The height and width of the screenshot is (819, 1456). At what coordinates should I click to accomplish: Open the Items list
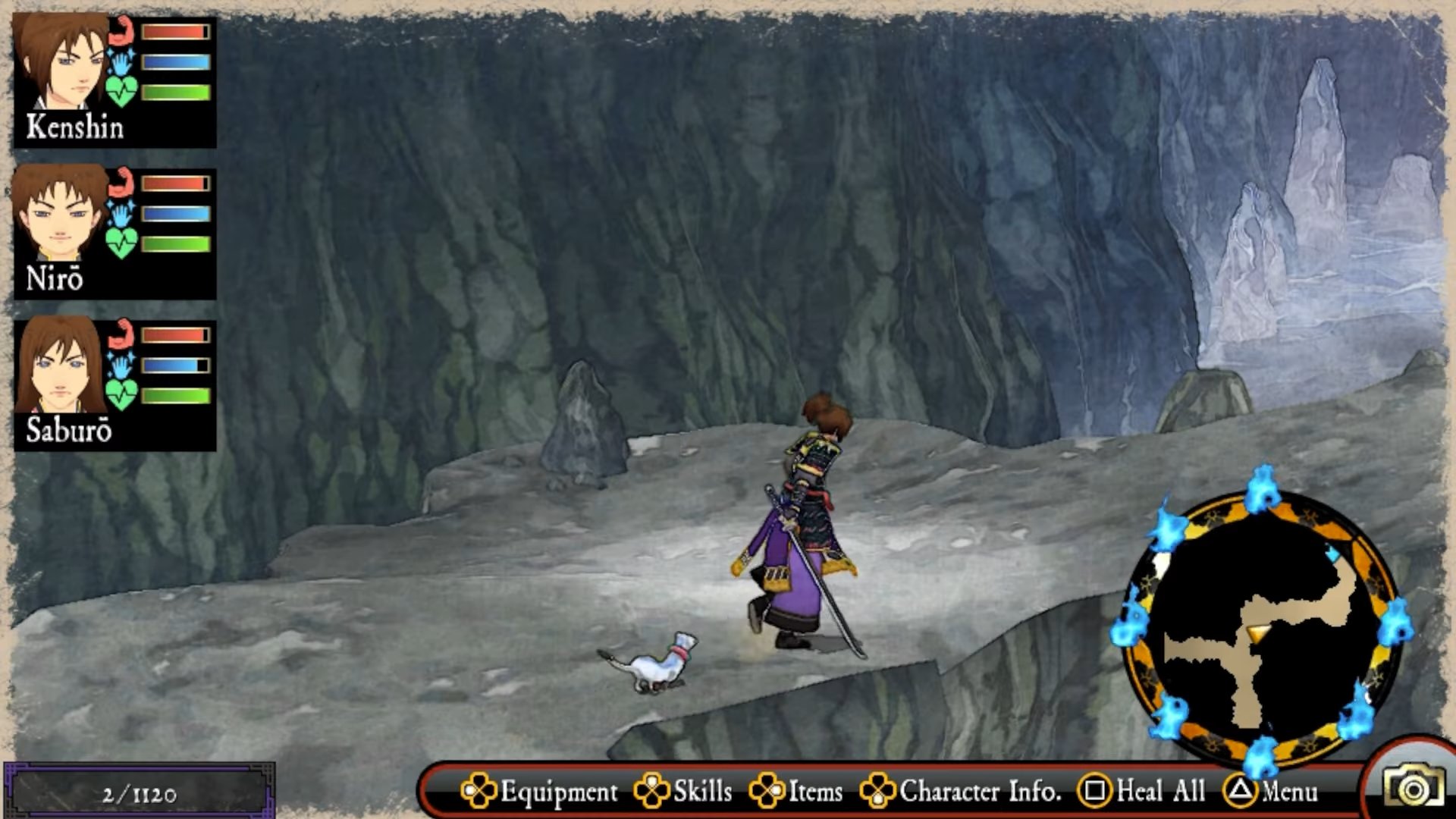[x=796, y=791]
